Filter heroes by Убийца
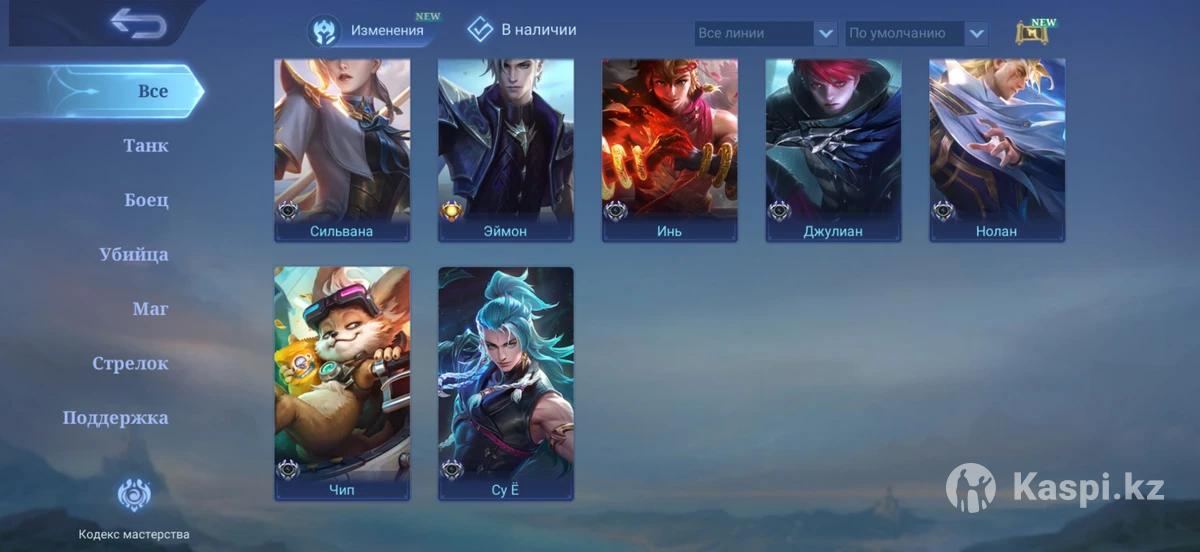Image resolution: width=1200 pixels, height=552 pixels. 134,255
